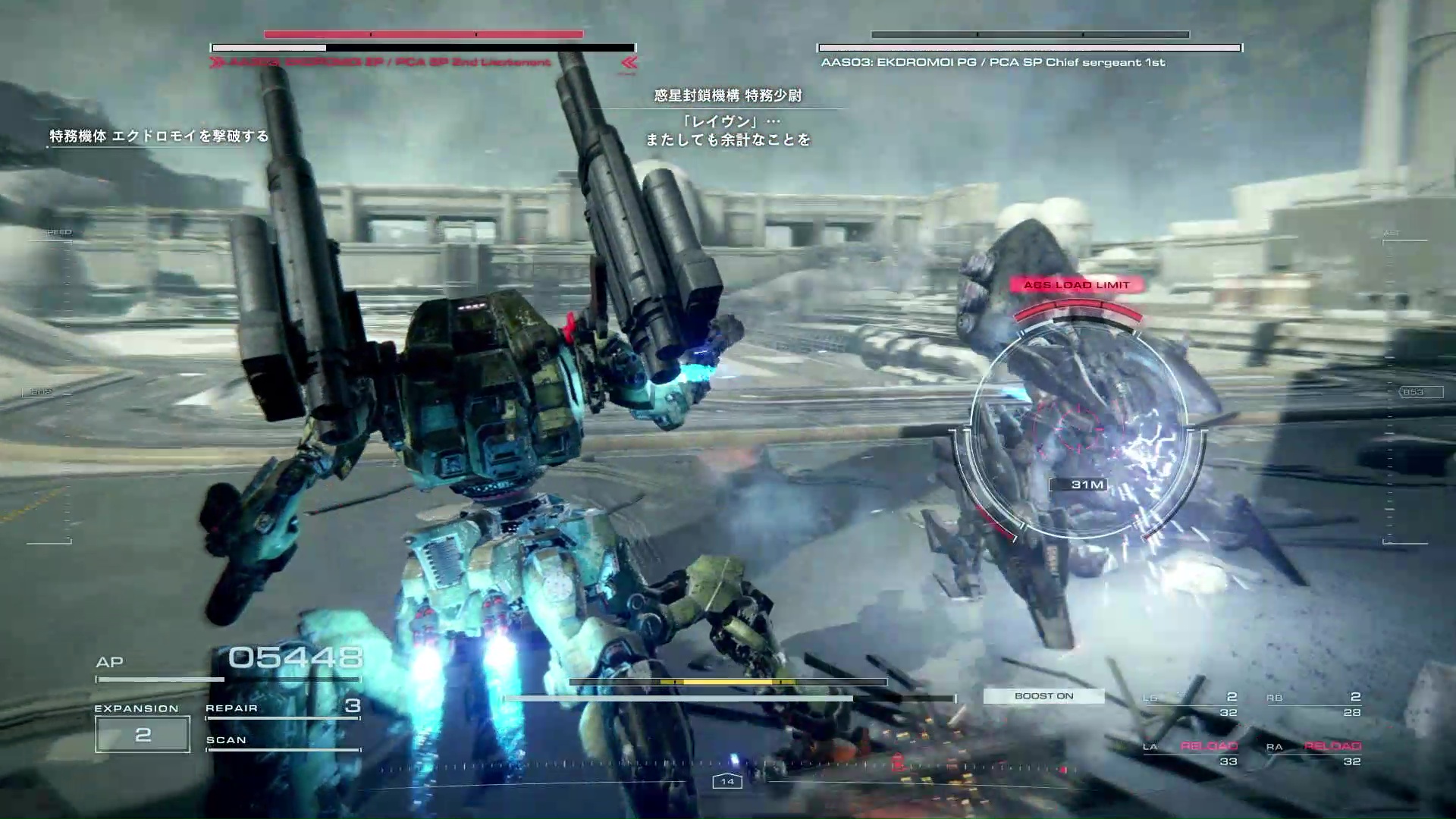This screenshot has height=819, width=1456.
Task: Click the compass heading marker showing 14
Action: [727, 781]
